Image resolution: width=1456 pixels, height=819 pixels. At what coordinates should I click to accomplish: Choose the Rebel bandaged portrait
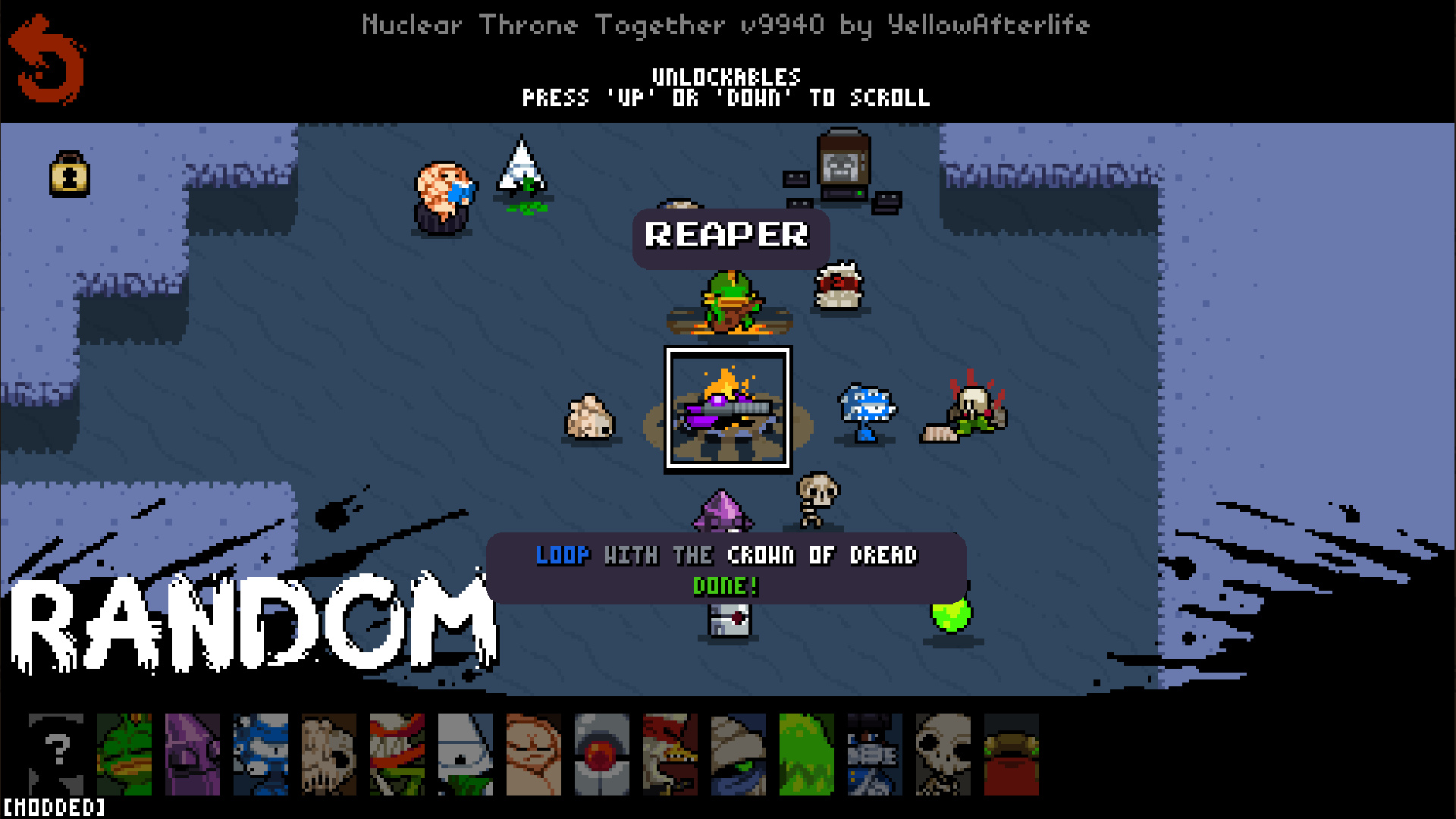coord(739,754)
